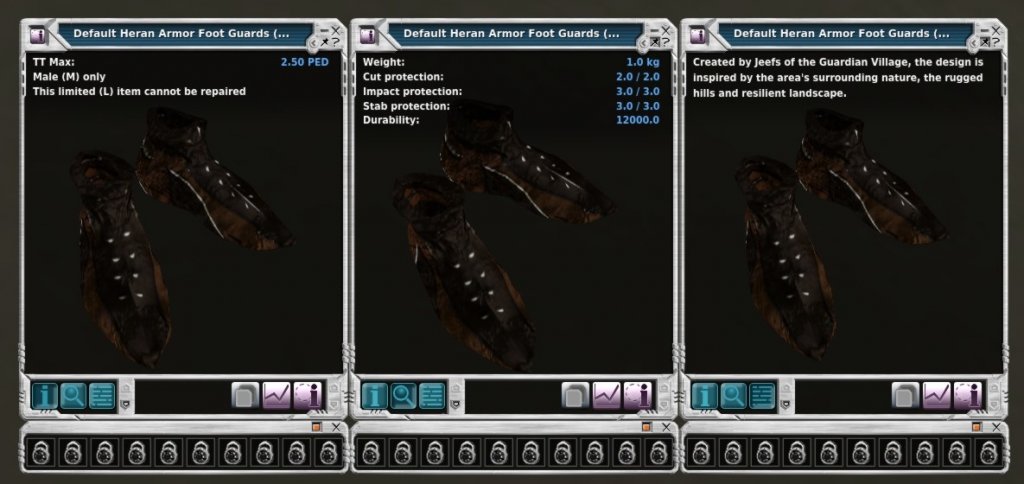The width and height of the screenshot is (1024, 484).
Task: Show the market graph from the Jeefs description window
Action: (x=936, y=395)
